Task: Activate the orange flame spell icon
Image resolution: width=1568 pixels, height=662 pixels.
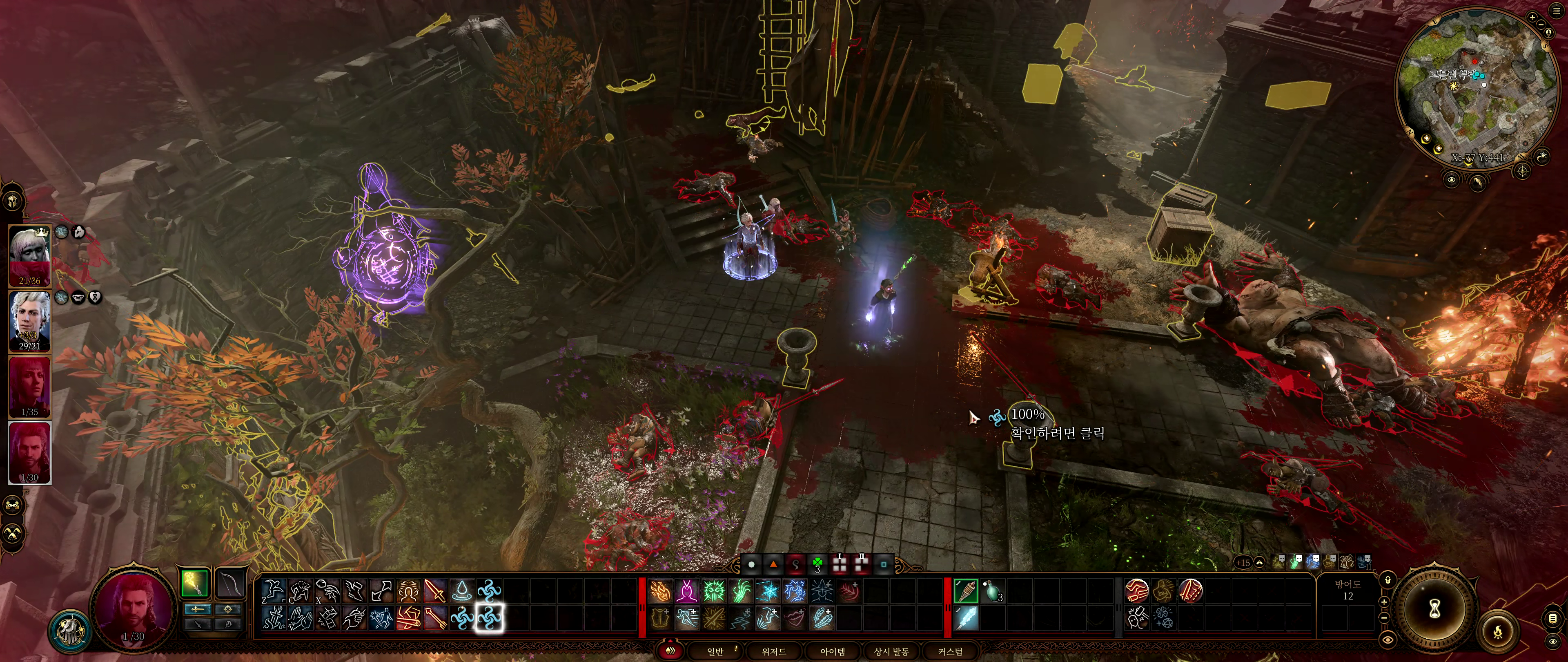Action: point(660,591)
